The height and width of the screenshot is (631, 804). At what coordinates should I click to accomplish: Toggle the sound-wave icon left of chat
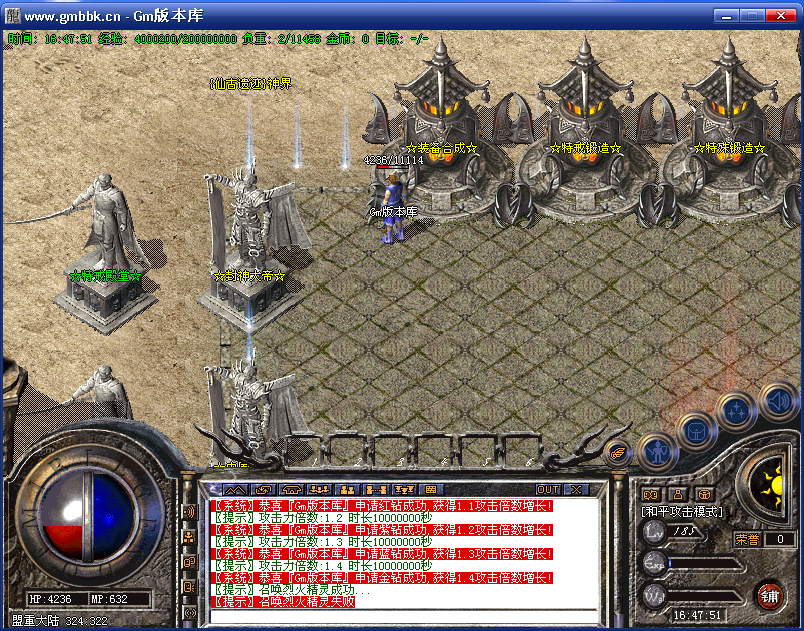[189, 512]
